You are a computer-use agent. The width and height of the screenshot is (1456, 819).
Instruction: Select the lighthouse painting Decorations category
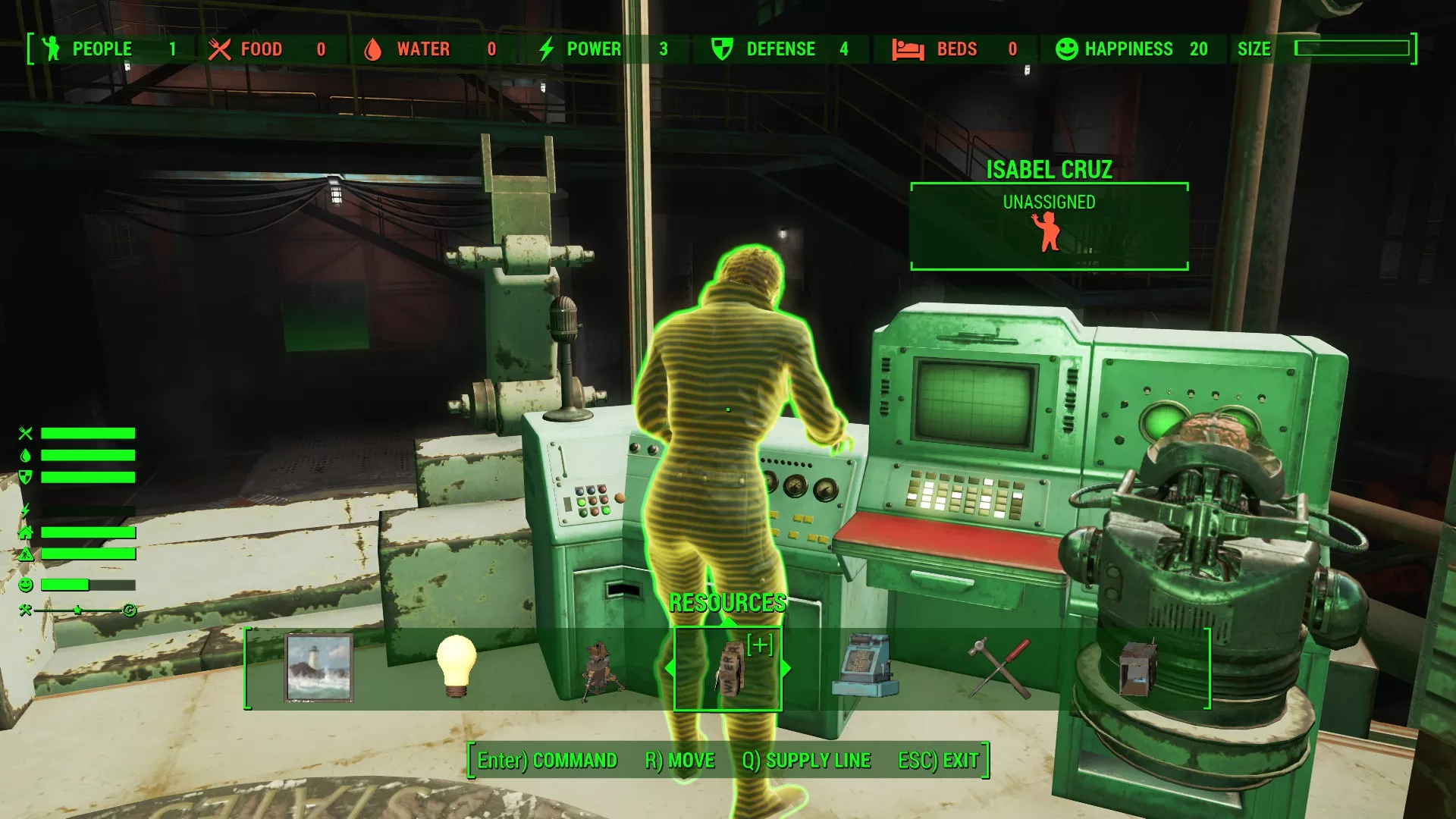click(x=318, y=668)
